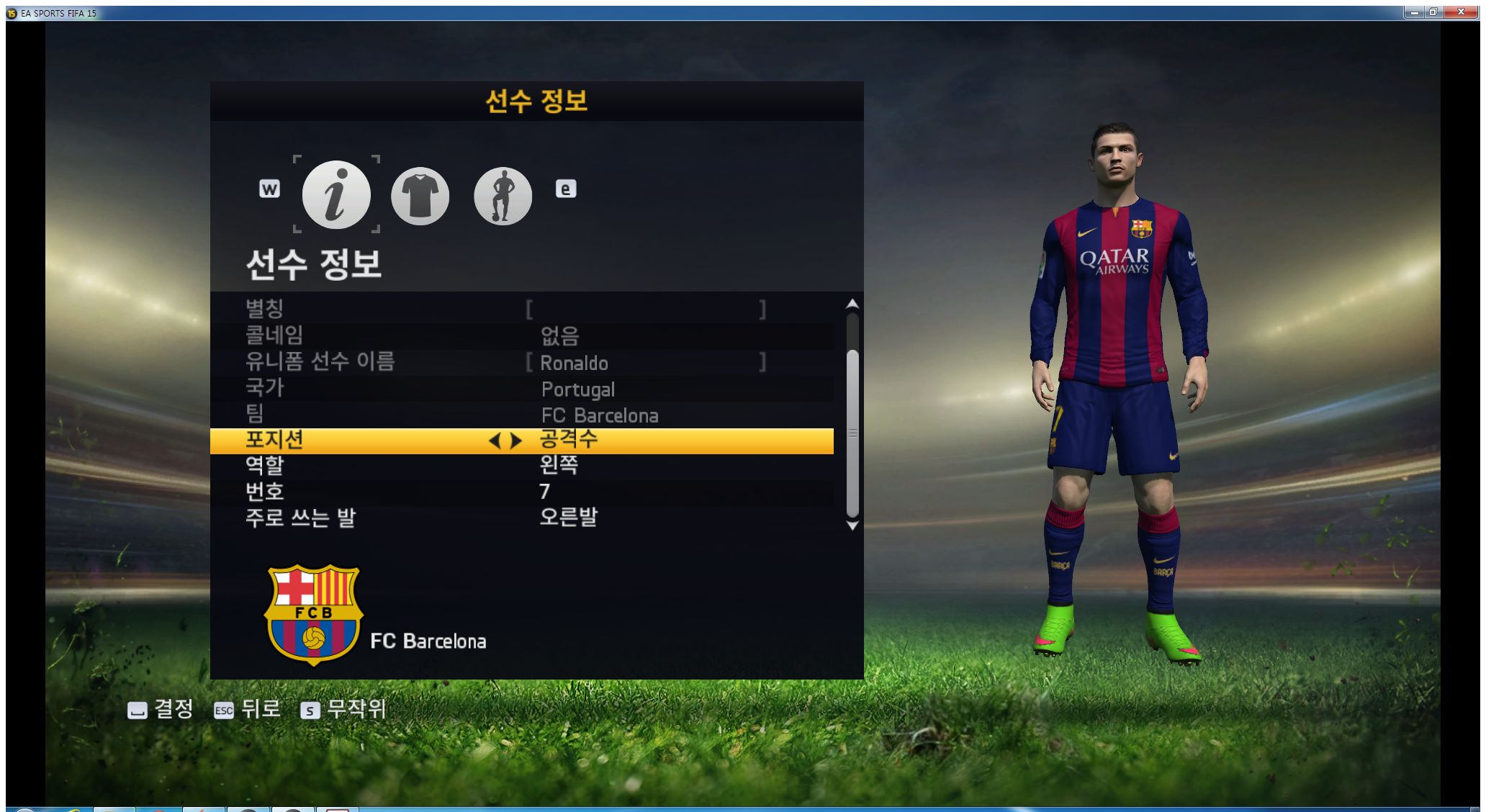Randomize with the 무작위 button

(343, 710)
